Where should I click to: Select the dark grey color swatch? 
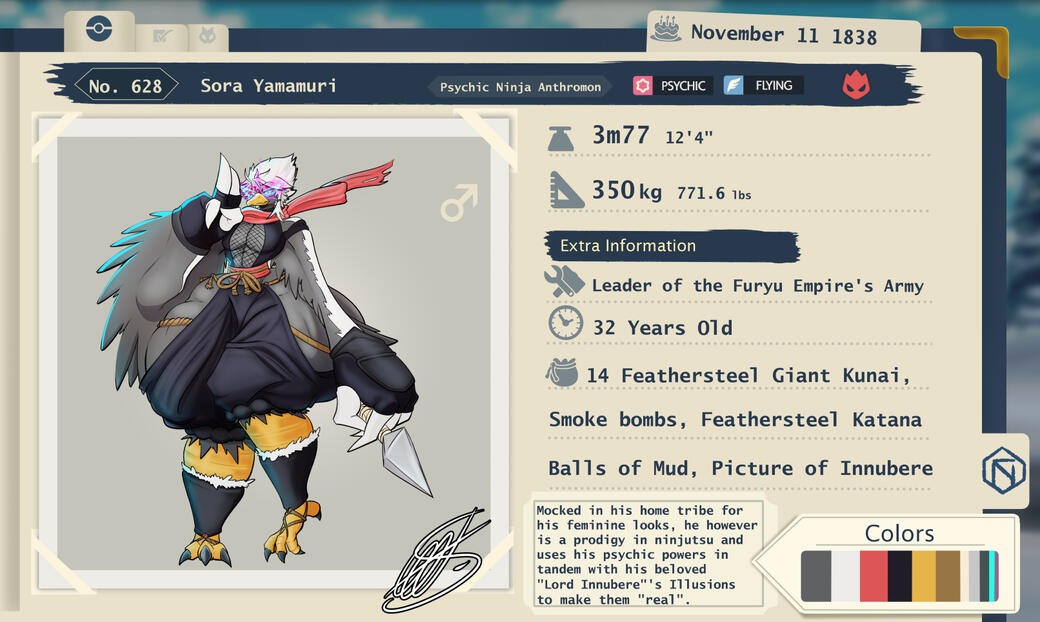pos(816,576)
